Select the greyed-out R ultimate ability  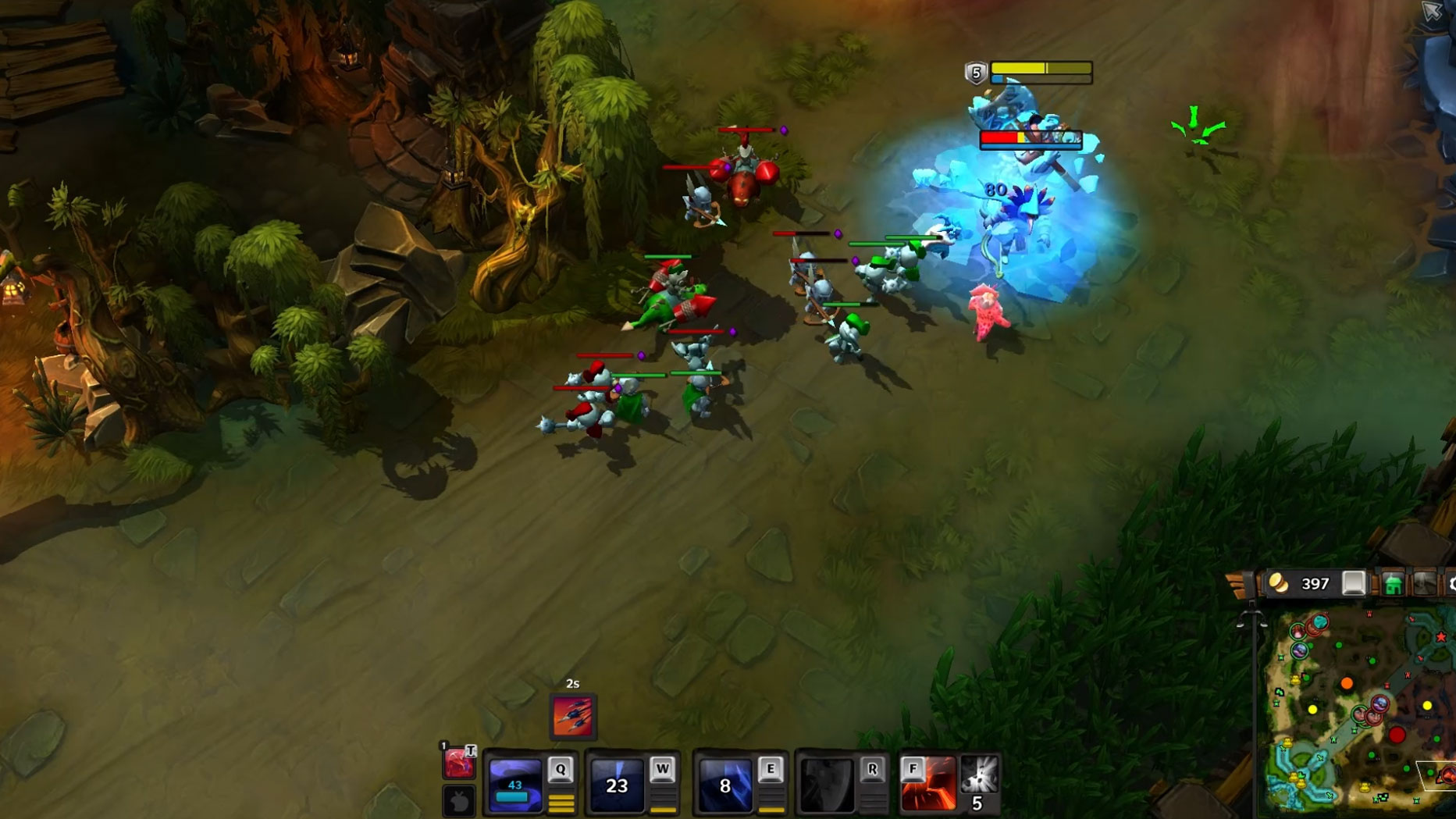[x=827, y=785]
